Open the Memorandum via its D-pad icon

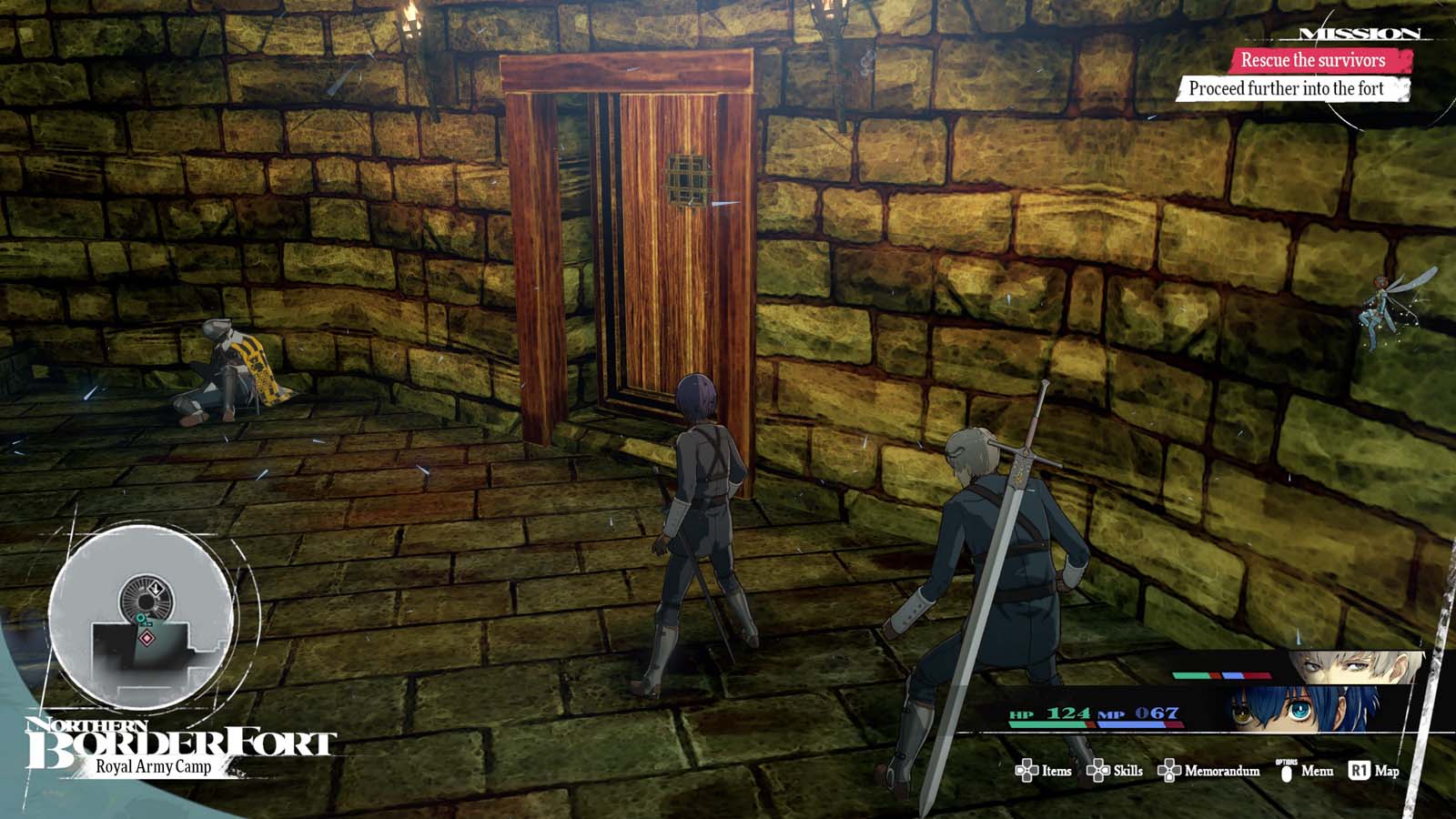pos(1169,771)
